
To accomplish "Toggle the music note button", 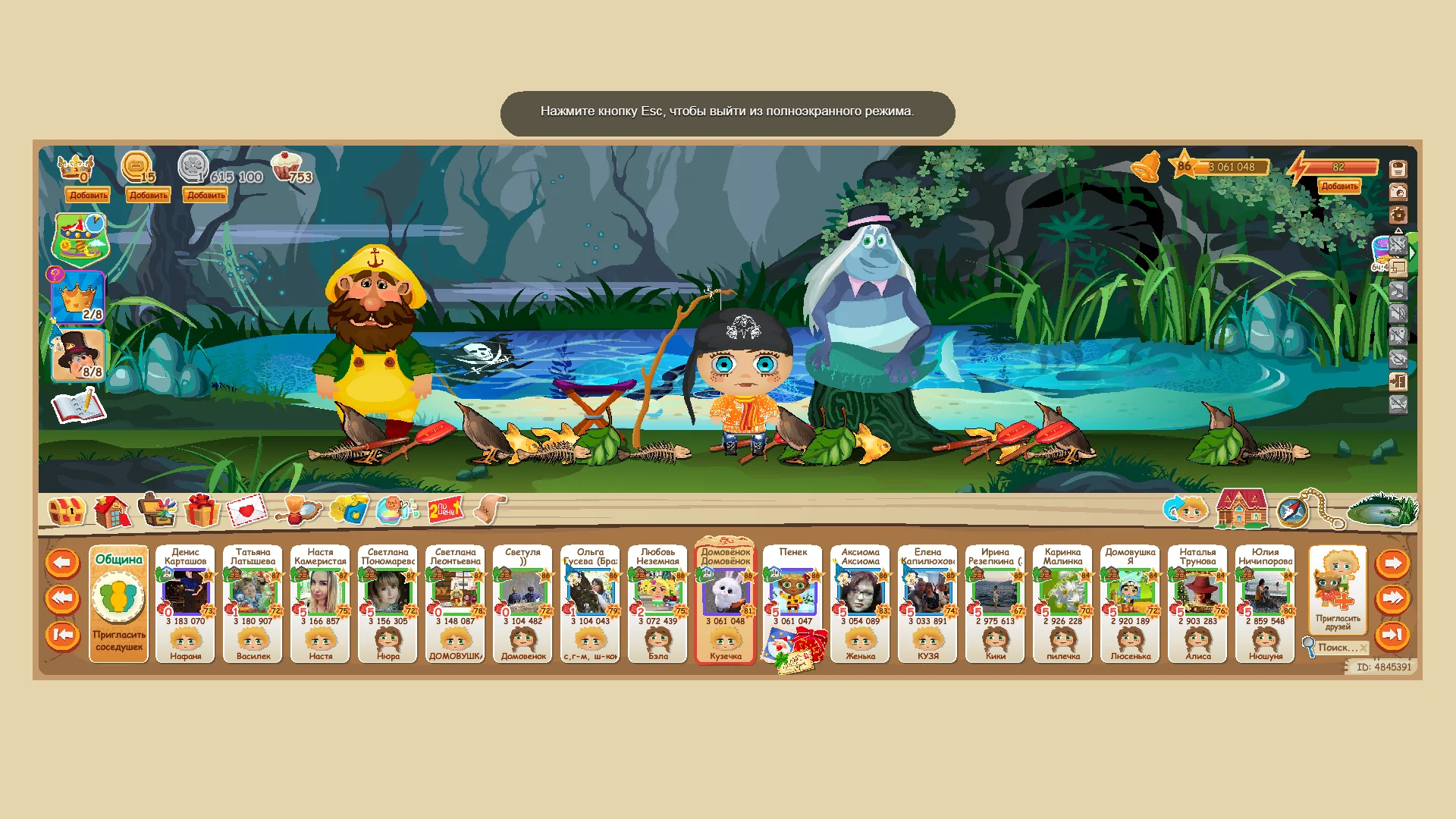I will point(1398,290).
